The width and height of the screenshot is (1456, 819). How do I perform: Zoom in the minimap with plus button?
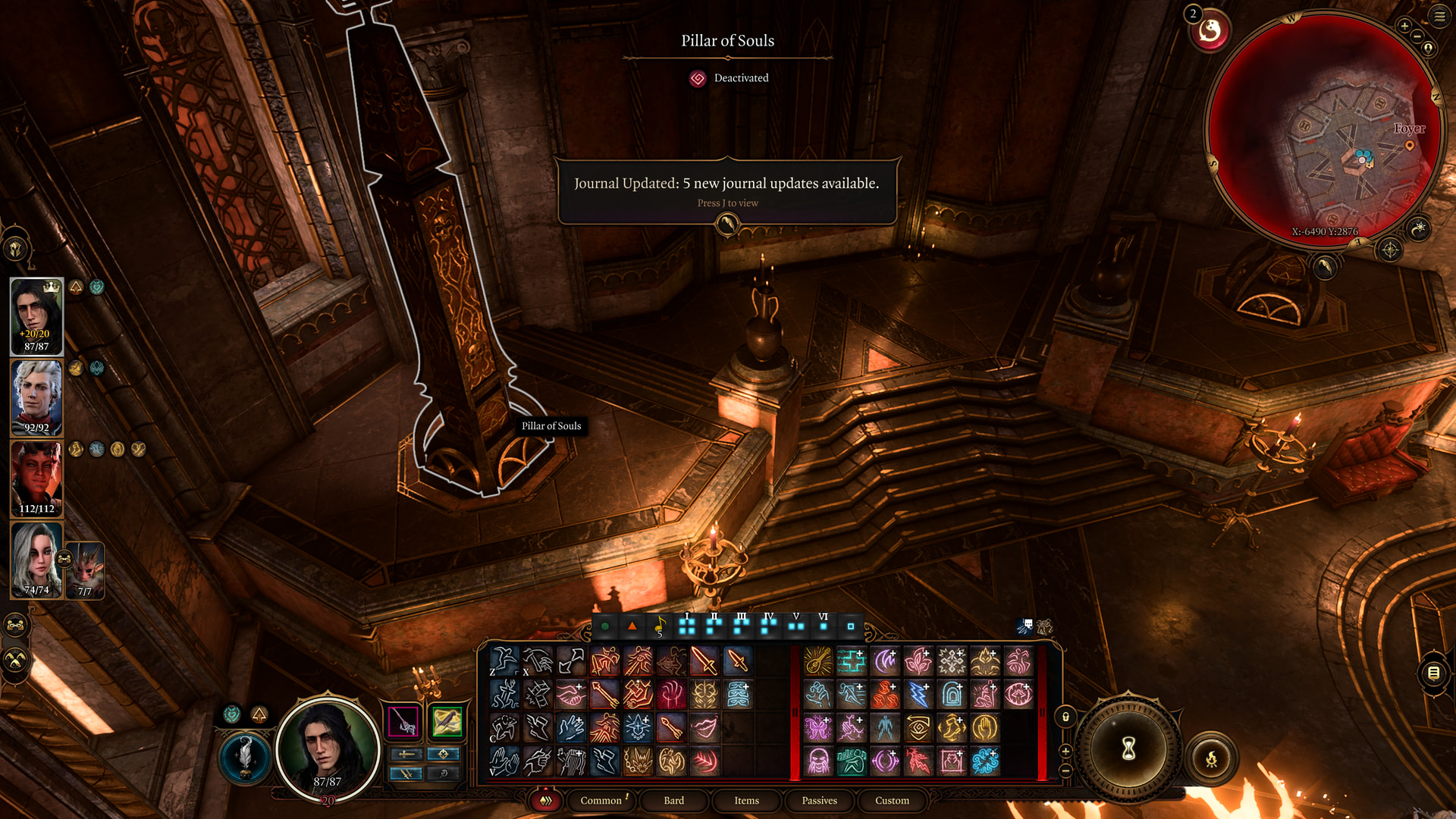click(x=1404, y=26)
